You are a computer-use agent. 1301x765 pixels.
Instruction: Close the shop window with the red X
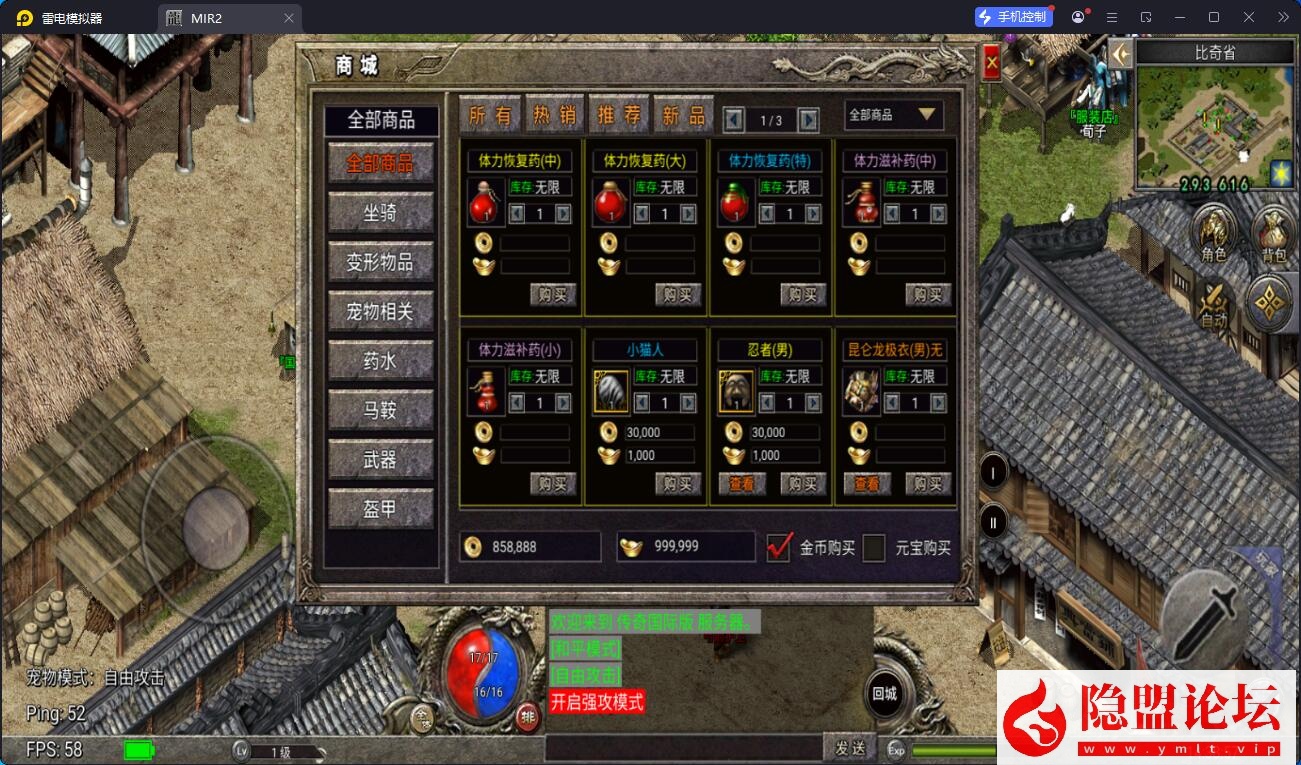(992, 64)
